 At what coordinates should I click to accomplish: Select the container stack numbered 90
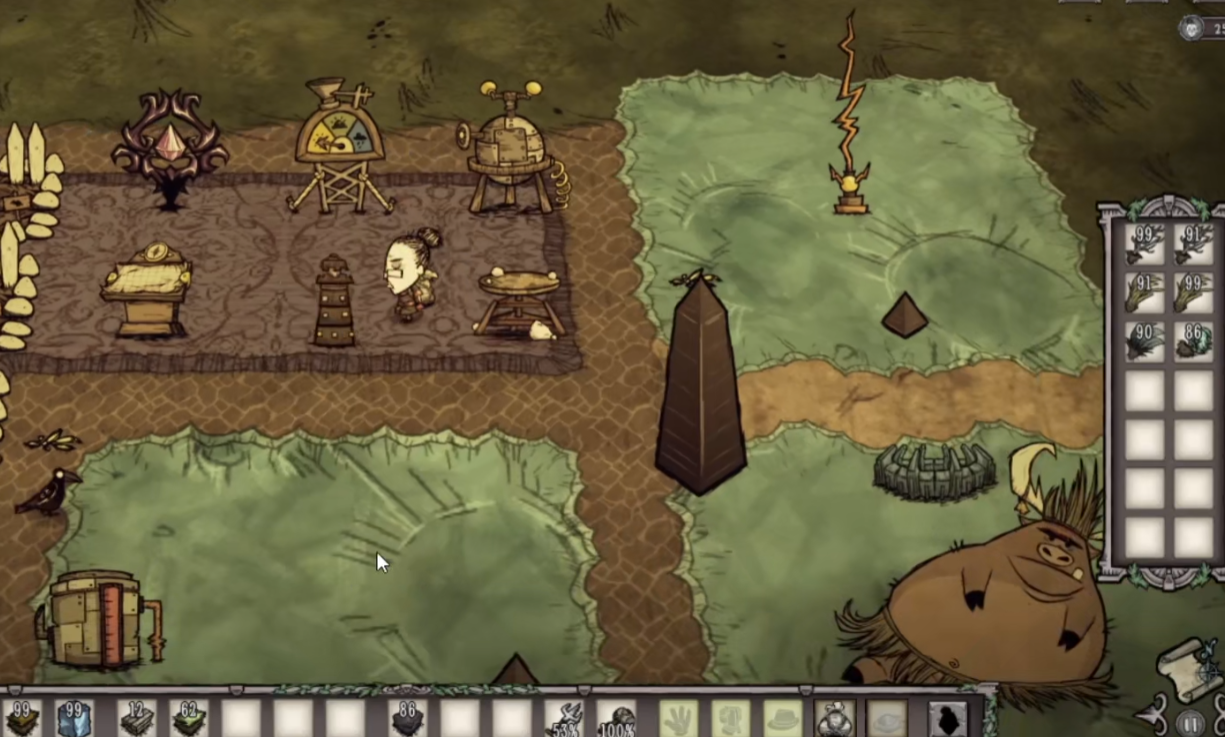point(1143,341)
